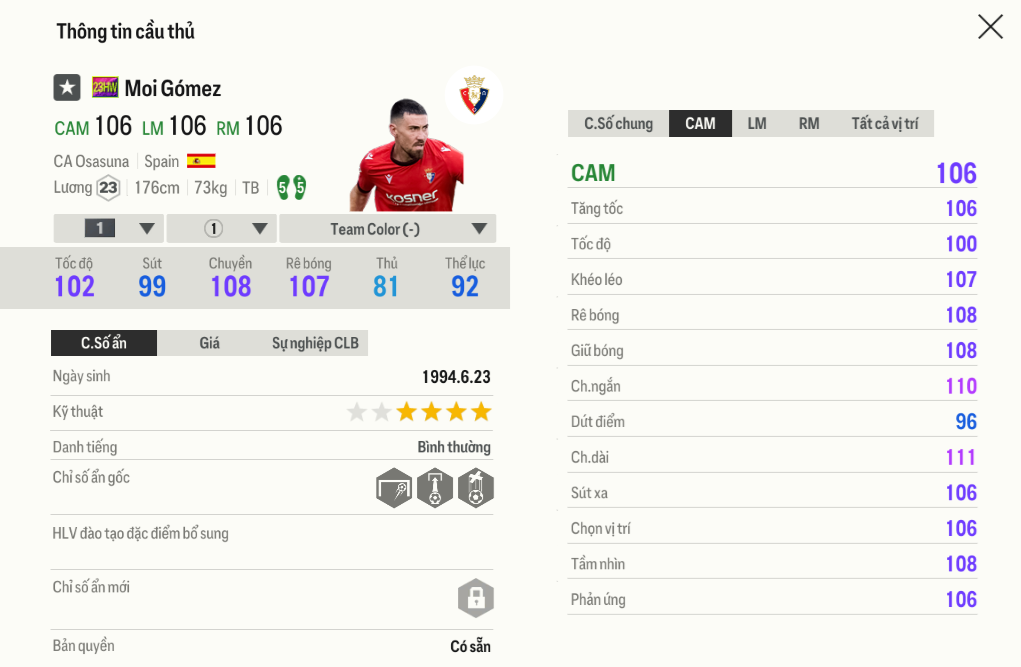Open the RM position tab
This screenshot has width=1021, height=667.
click(809, 124)
